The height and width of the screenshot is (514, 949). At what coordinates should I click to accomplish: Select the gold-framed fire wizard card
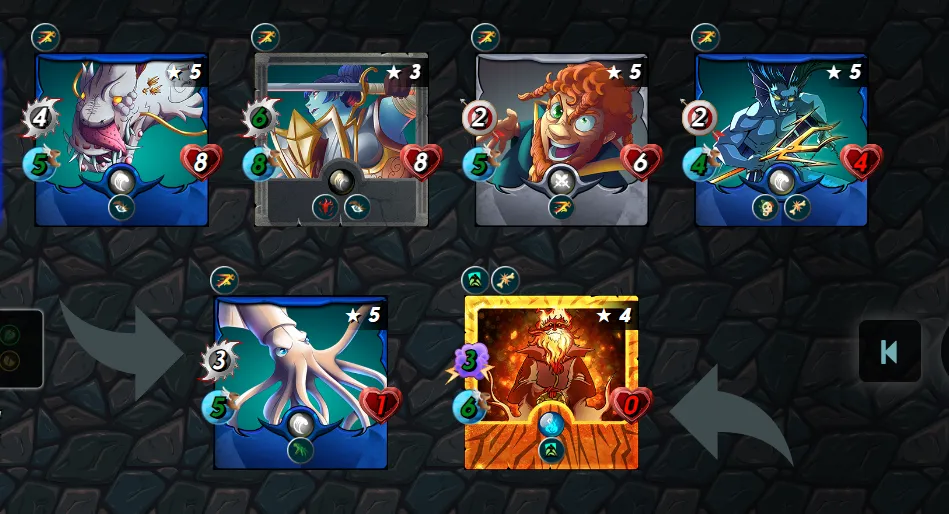coord(551,382)
